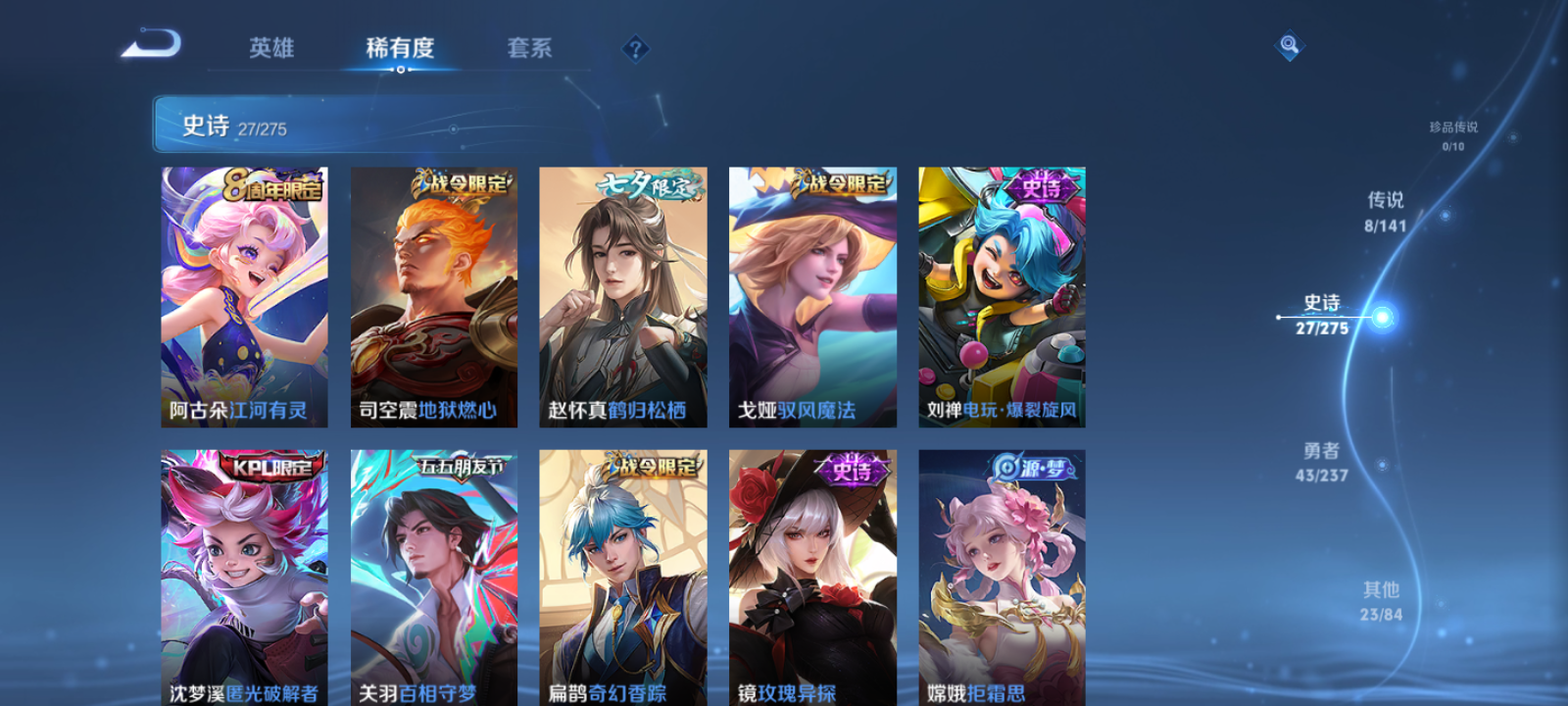Click the 战令限定 badge on 戈娅's skin

(841, 183)
